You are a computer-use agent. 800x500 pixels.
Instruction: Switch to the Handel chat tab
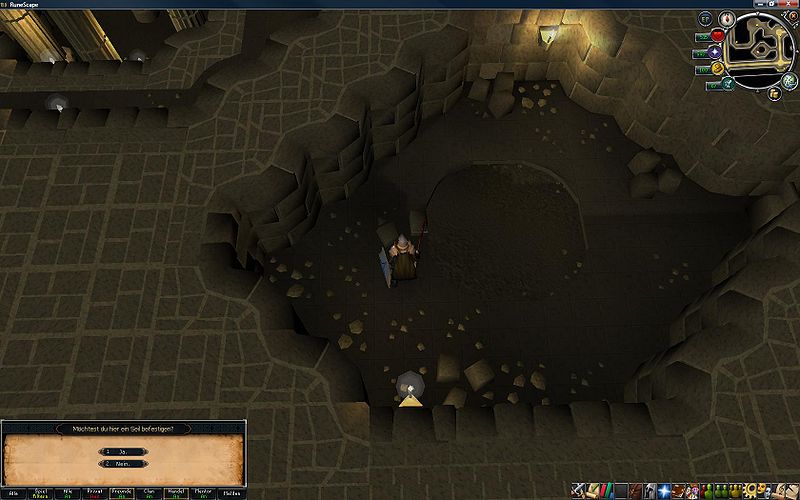(x=175, y=493)
